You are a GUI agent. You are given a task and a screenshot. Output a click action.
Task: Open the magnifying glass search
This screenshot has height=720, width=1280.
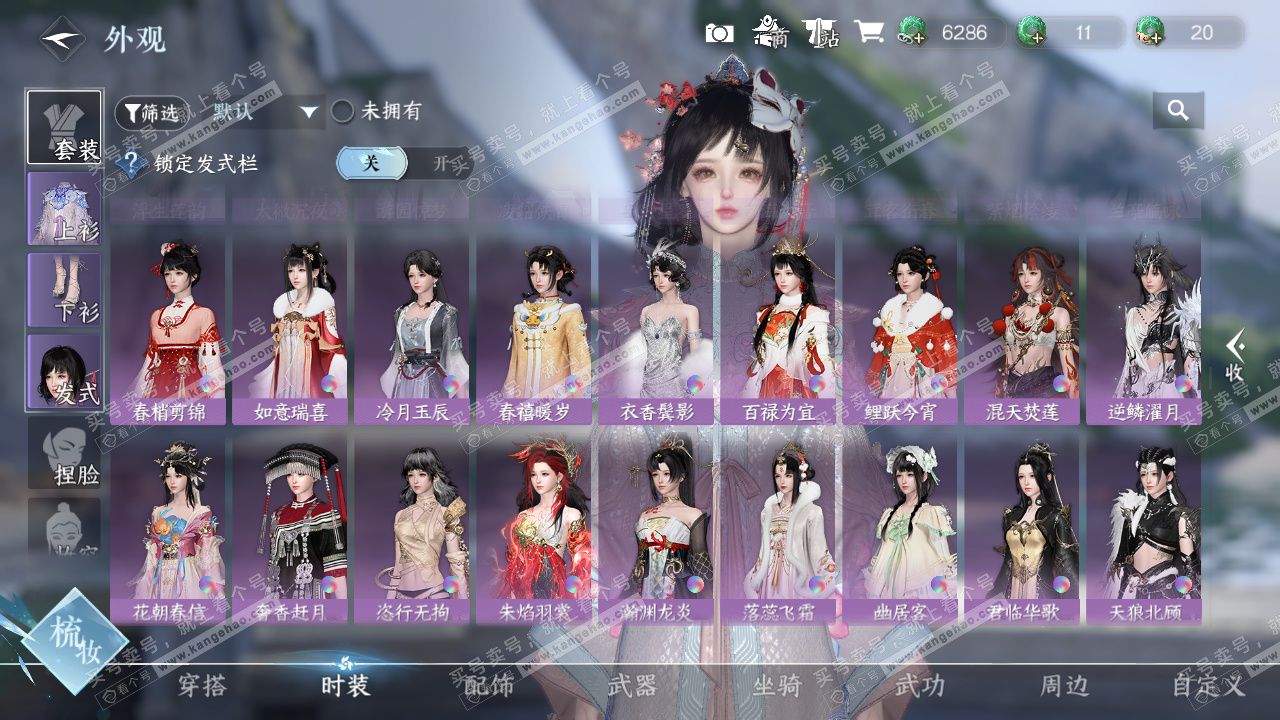(x=1178, y=111)
